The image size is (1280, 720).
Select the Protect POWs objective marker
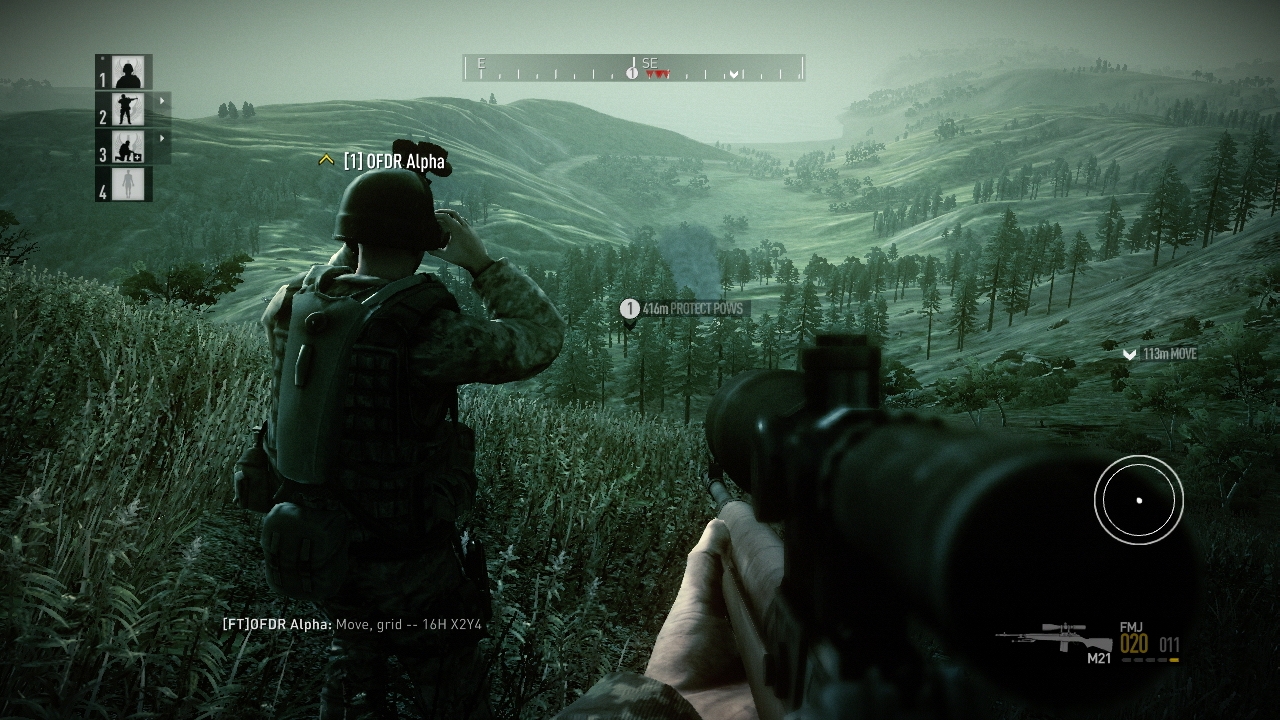click(630, 309)
